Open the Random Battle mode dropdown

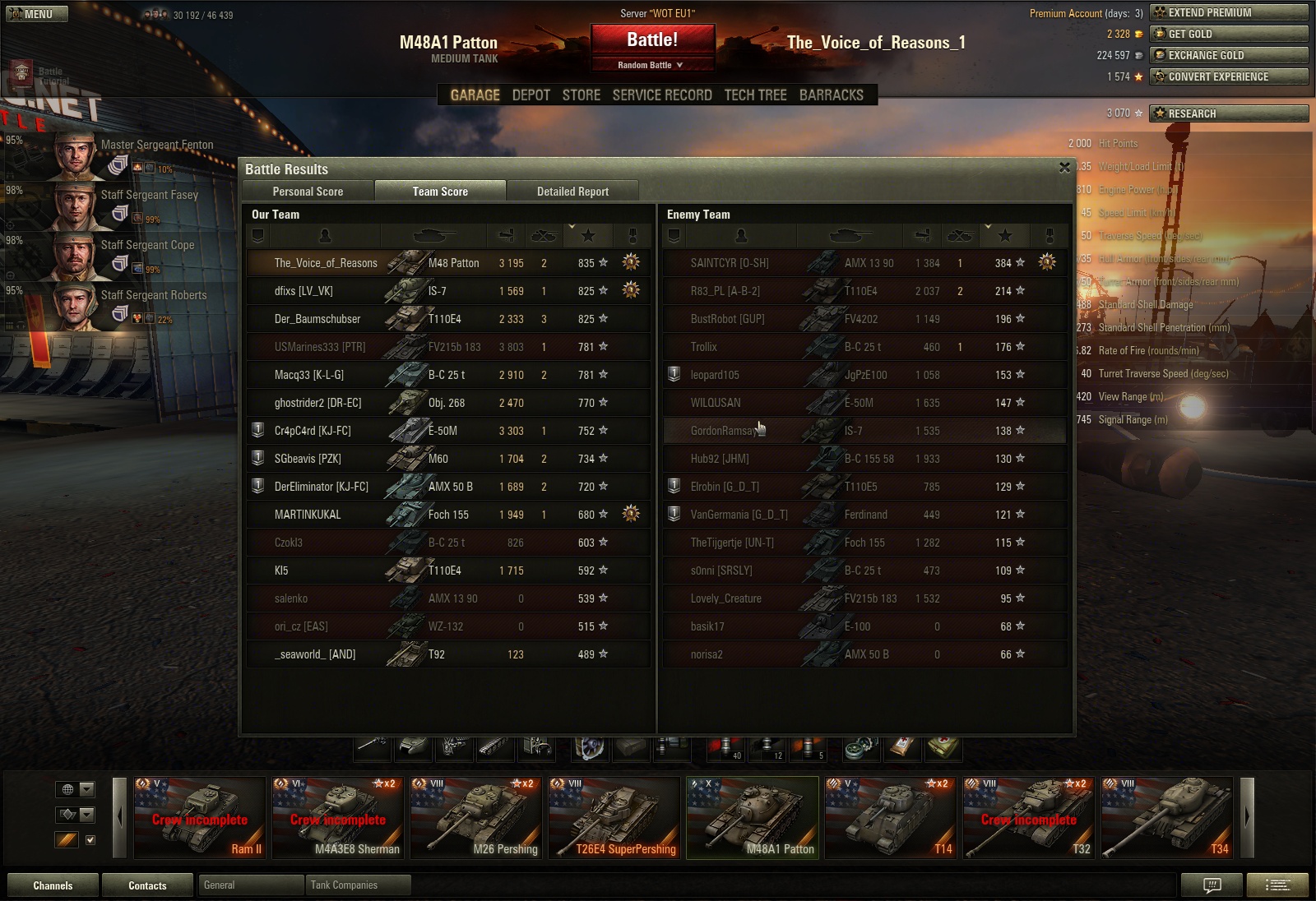pyautogui.click(x=651, y=65)
